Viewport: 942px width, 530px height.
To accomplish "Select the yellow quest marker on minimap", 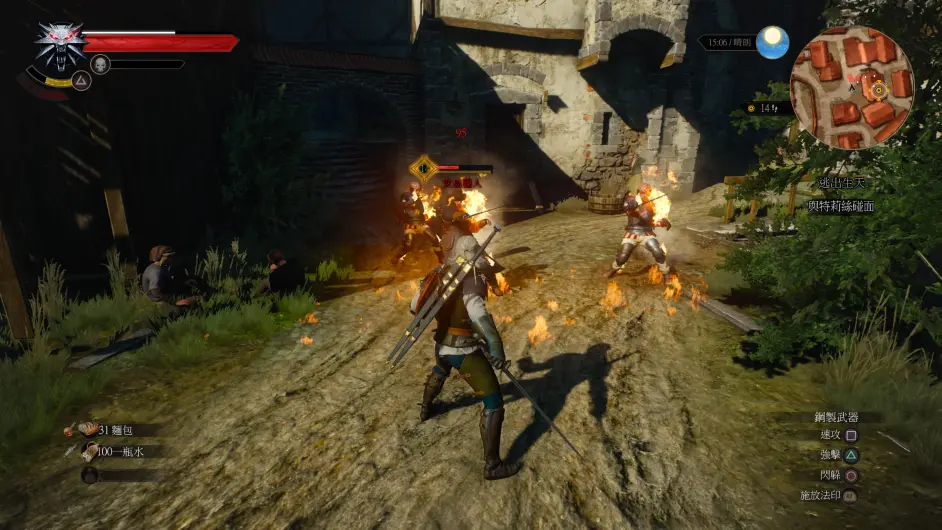I will coord(878,89).
